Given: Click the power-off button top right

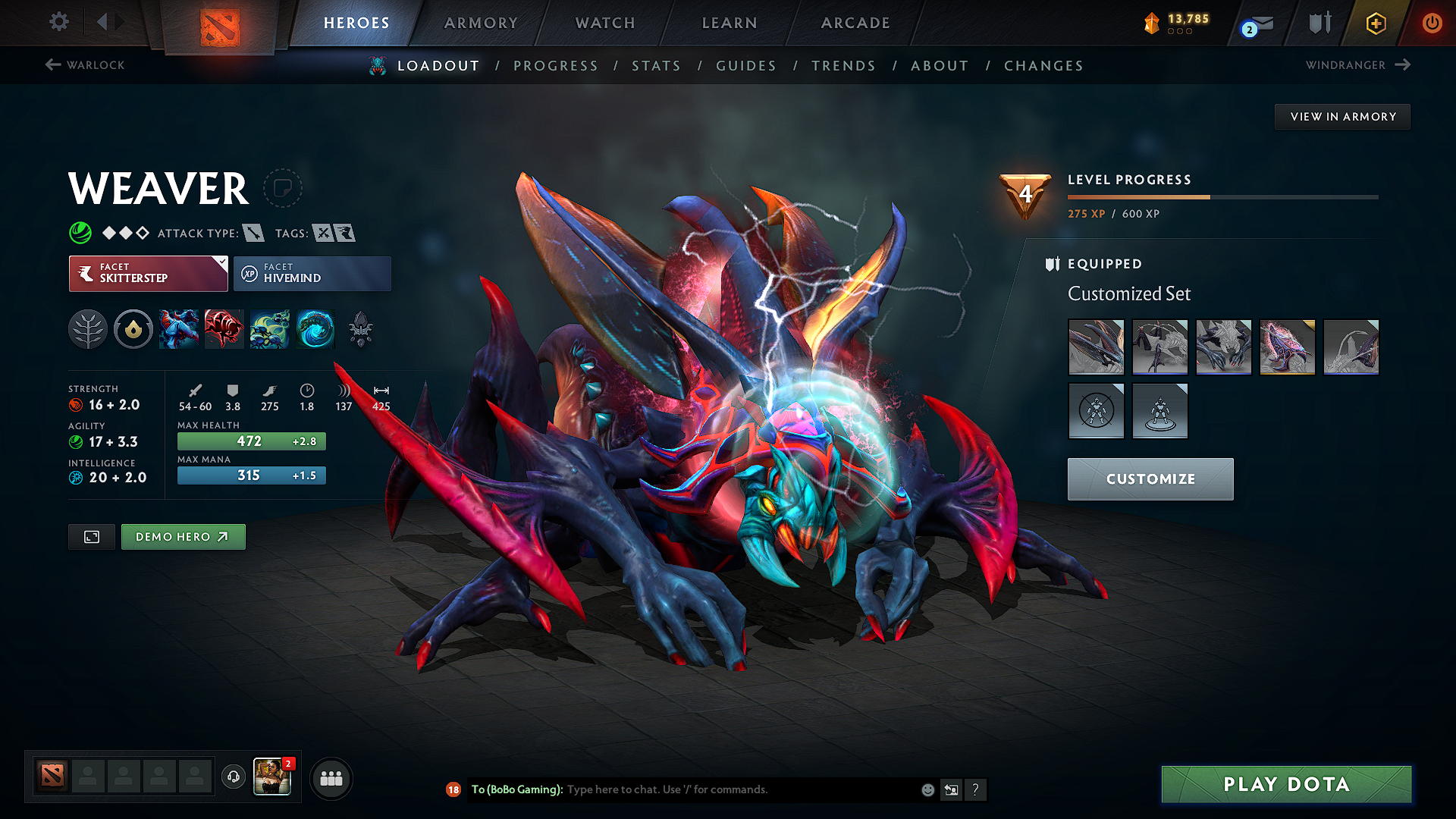Looking at the screenshot, I should tap(1432, 23).
